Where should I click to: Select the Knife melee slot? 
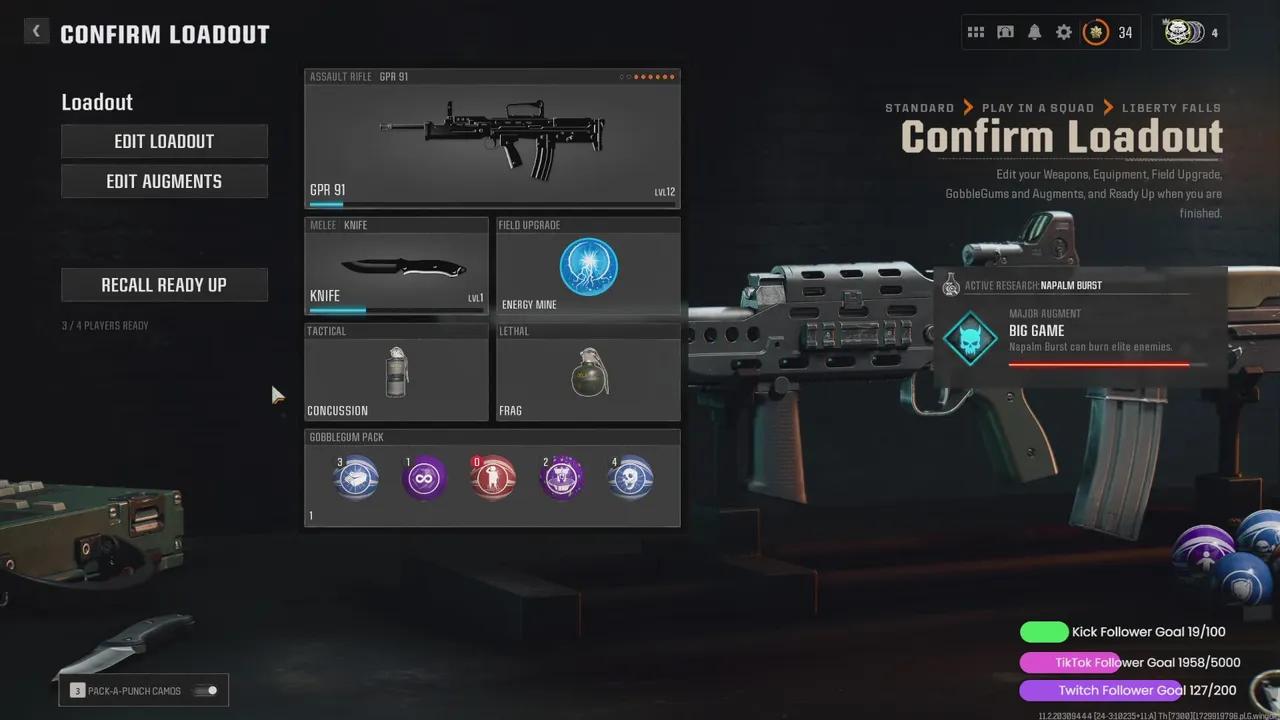[x=396, y=266]
